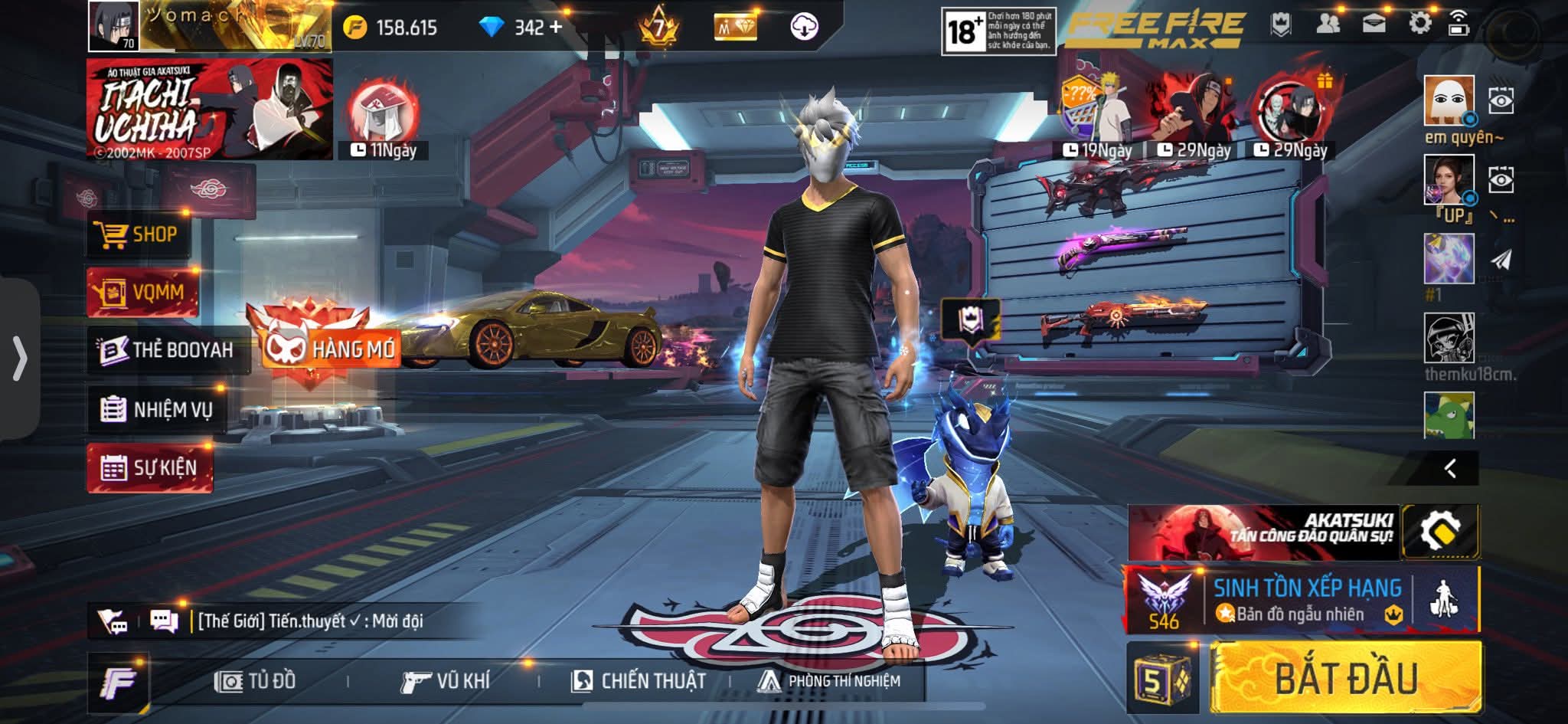Image resolution: width=1568 pixels, height=724 pixels.
Task: Switch to the TỦ ĐỒ wardrobe tab
Action: pyautogui.click(x=256, y=681)
